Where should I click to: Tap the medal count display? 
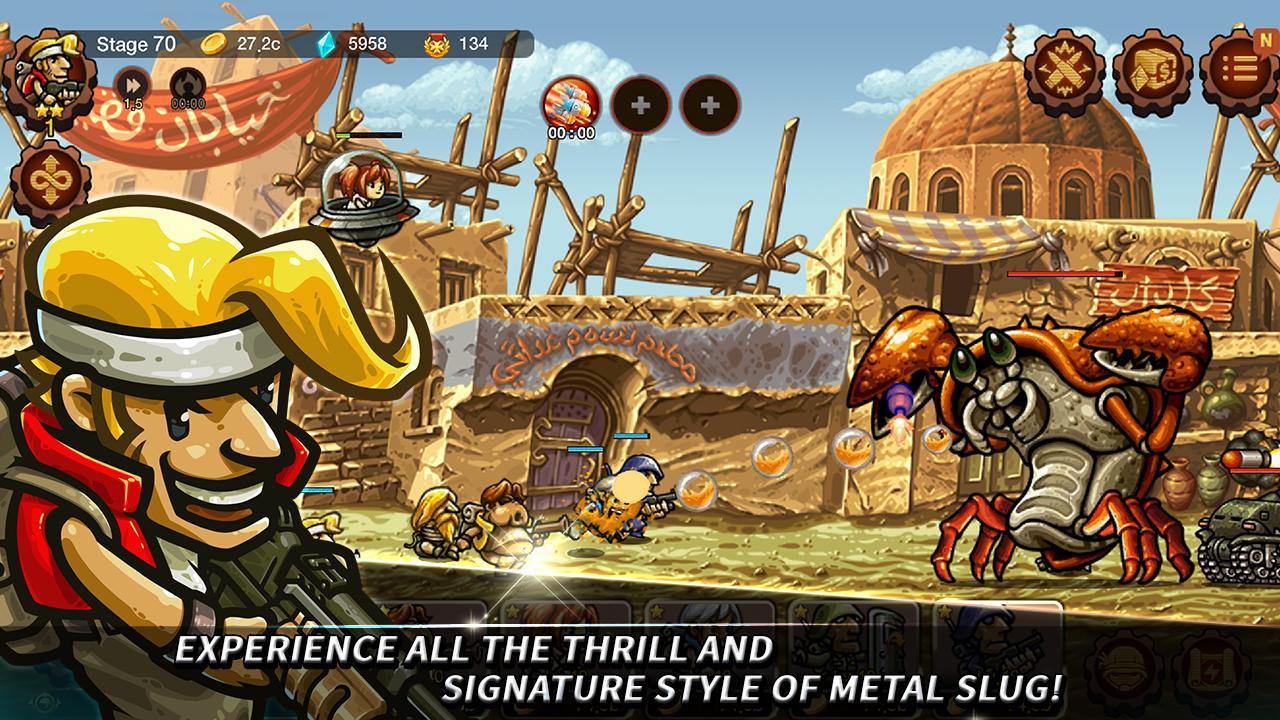pyautogui.click(x=438, y=42)
